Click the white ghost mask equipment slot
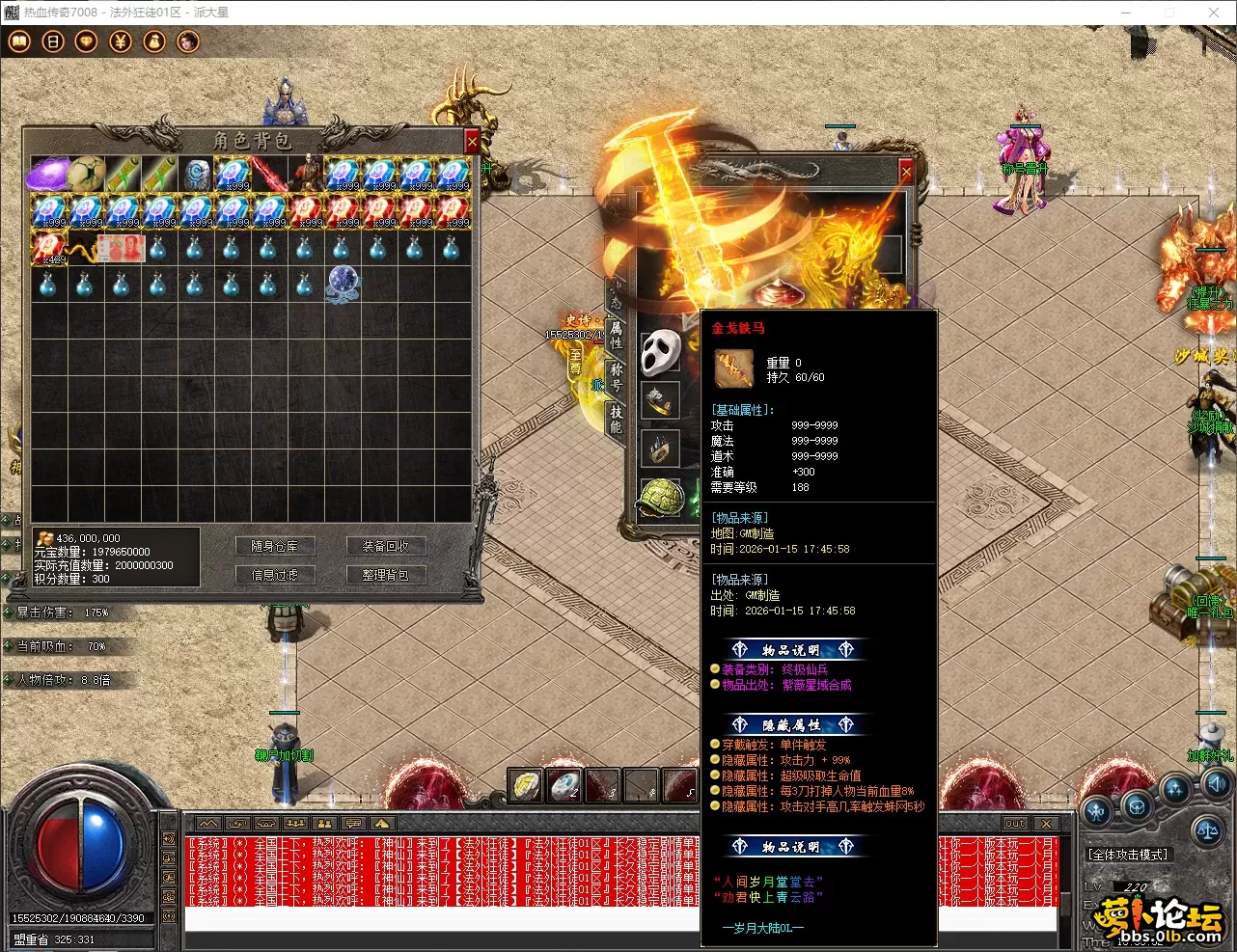The height and width of the screenshot is (952, 1237). tap(661, 353)
